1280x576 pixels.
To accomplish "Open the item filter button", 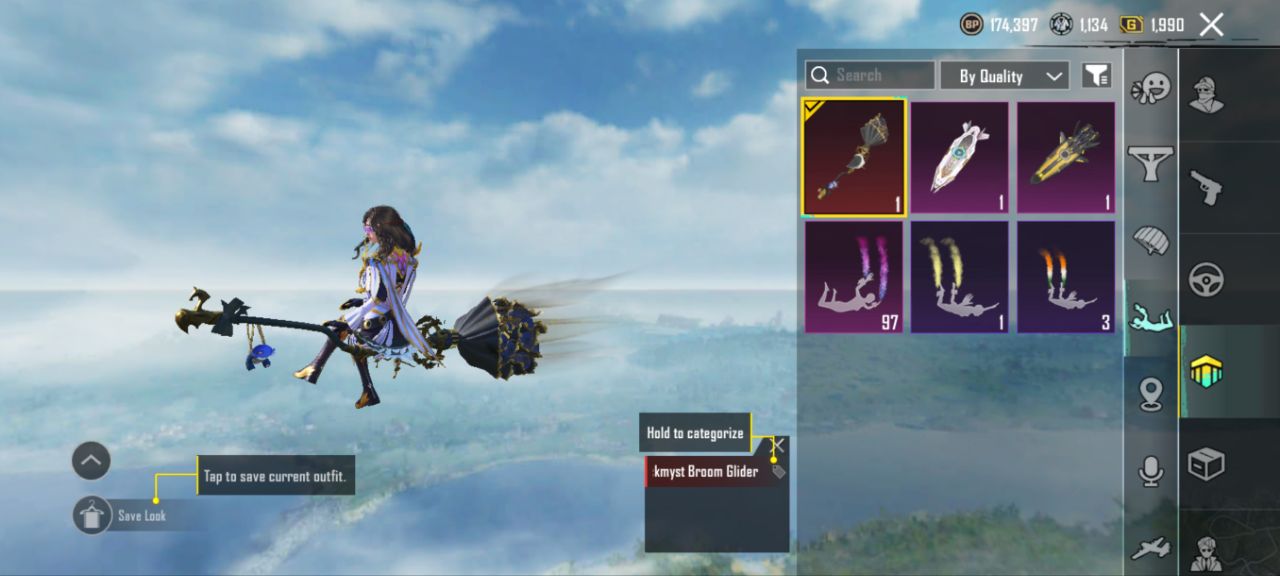I will (x=1097, y=75).
